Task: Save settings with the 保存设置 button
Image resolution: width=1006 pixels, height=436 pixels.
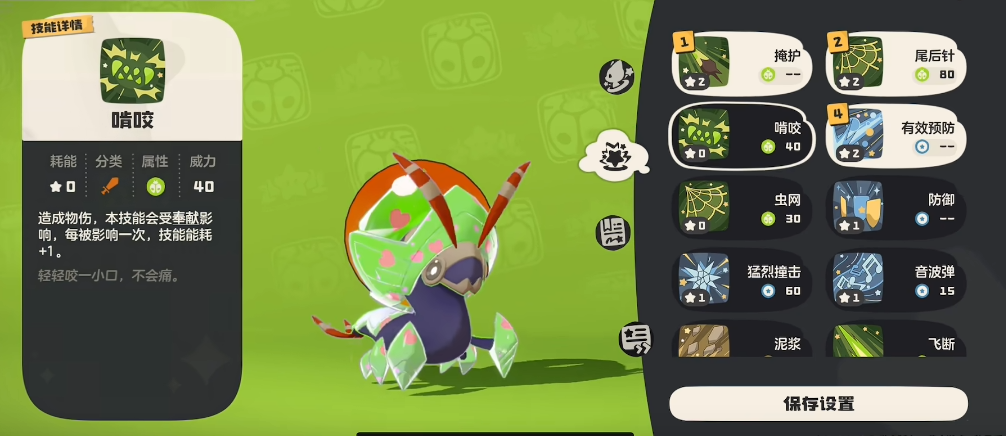Action: coord(818,404)
